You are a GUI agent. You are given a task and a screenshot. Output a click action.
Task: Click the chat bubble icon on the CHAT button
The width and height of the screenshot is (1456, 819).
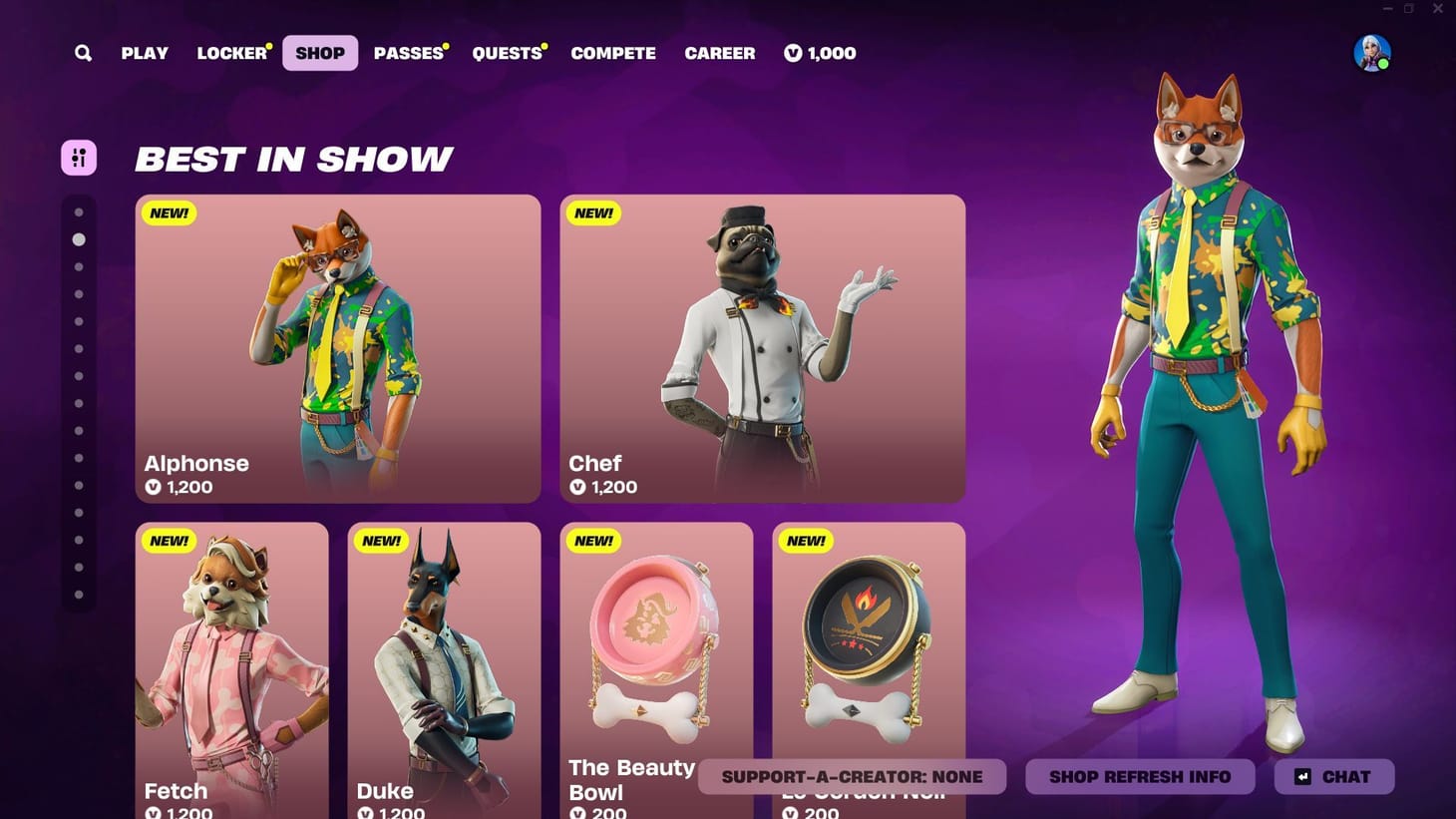point(1302,776)
